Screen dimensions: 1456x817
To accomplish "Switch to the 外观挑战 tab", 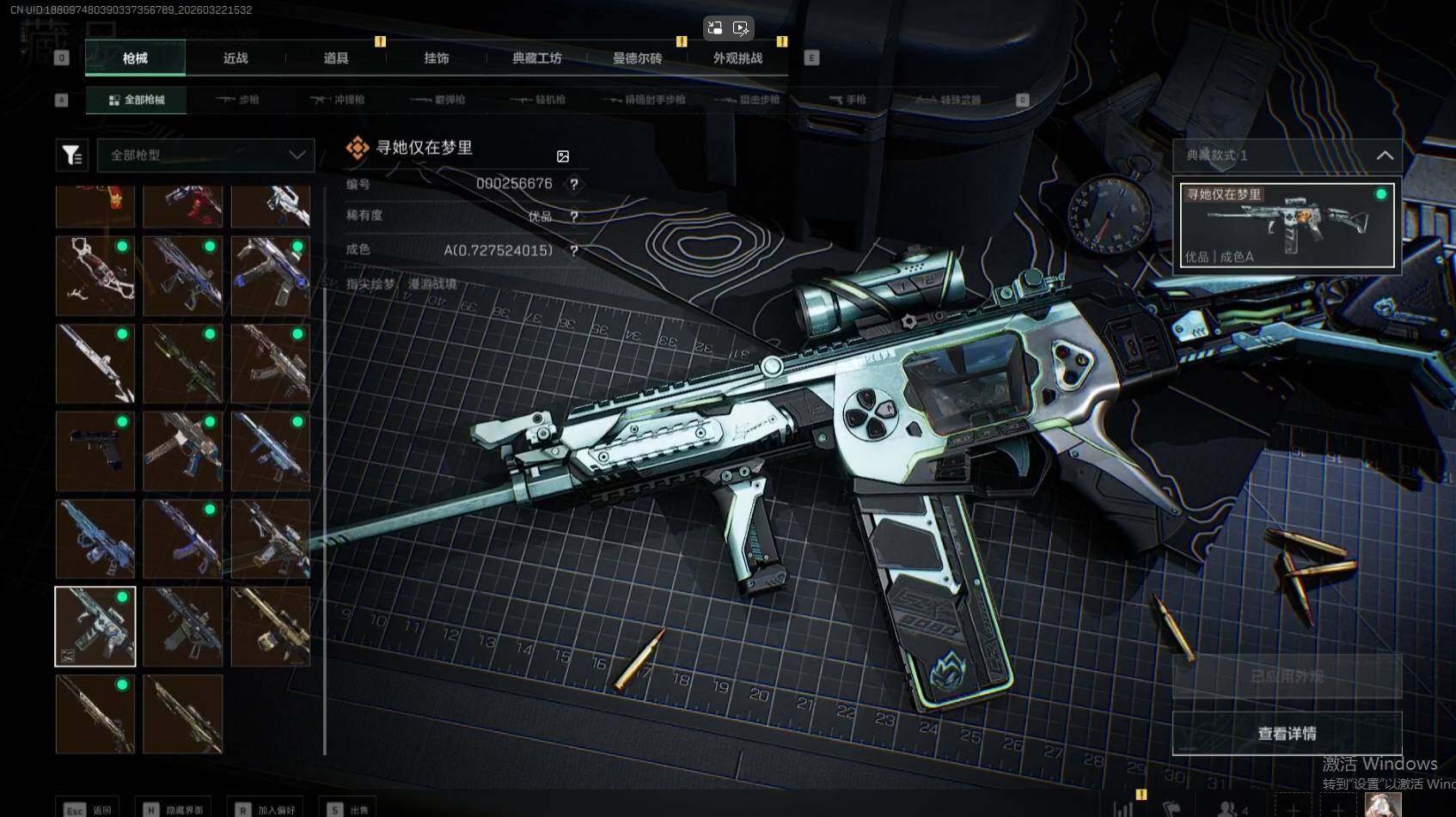I will tap(737, 58).
